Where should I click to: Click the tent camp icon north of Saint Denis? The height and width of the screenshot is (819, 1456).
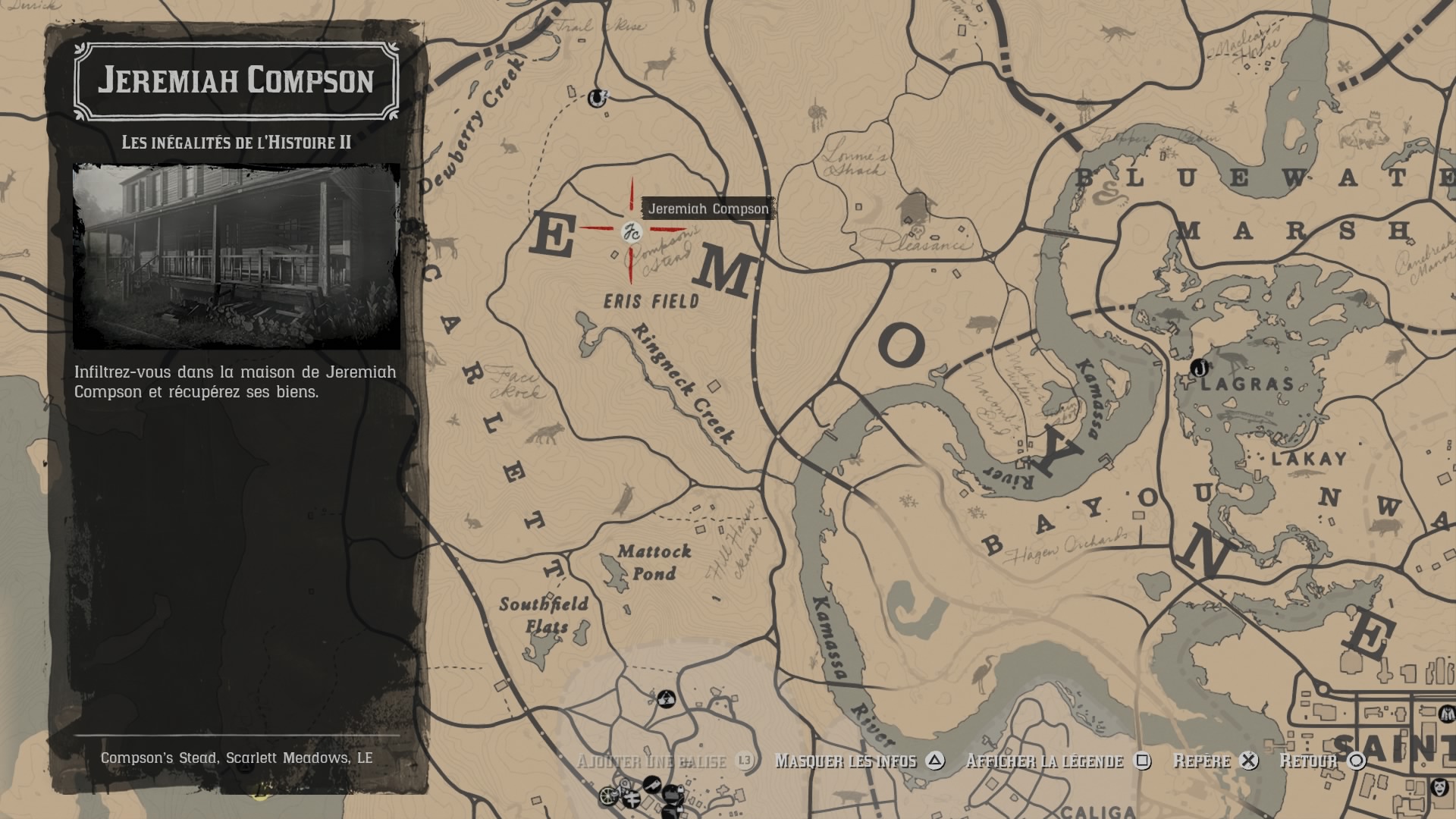[x=667, y=700]
